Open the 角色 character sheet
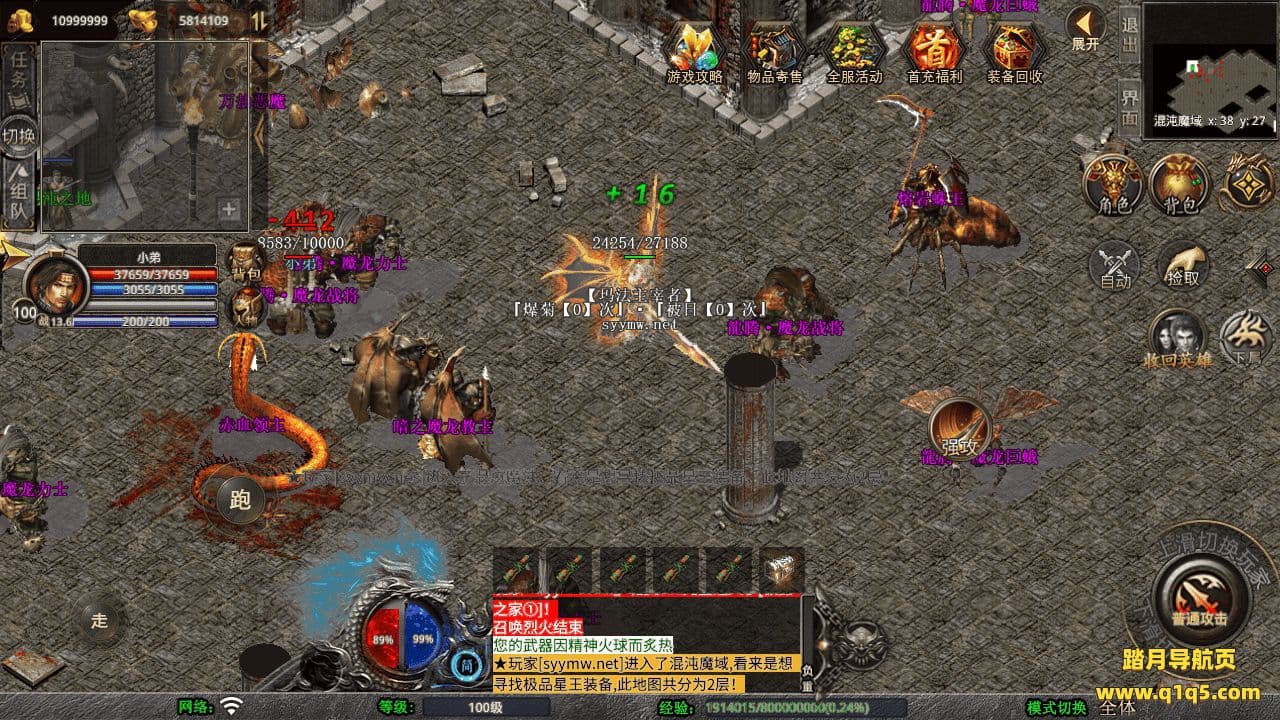1280x720 pixels. (x=1114, y=185)
